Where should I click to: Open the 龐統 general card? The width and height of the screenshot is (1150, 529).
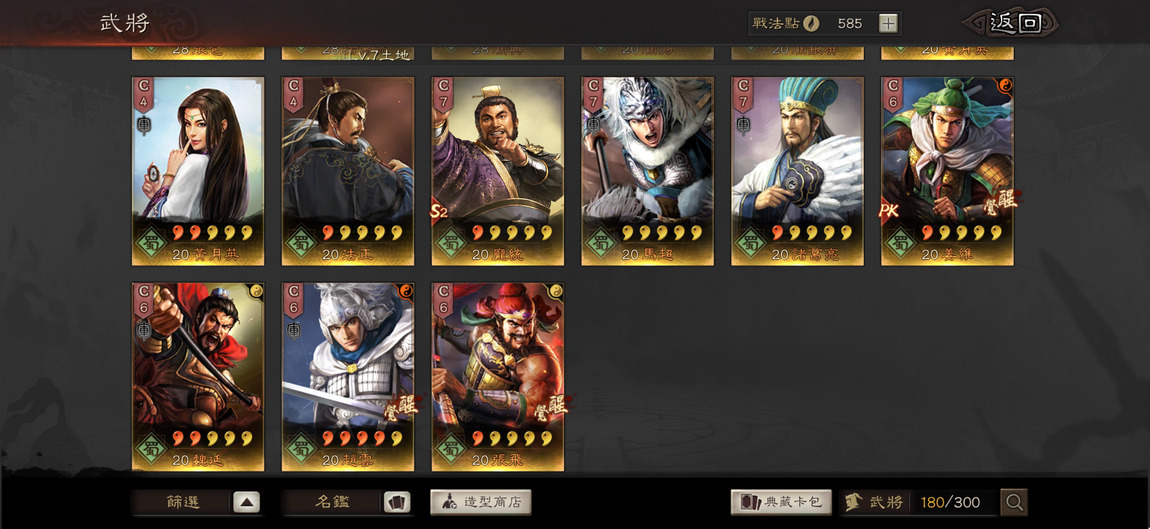[x=498, y=171]
